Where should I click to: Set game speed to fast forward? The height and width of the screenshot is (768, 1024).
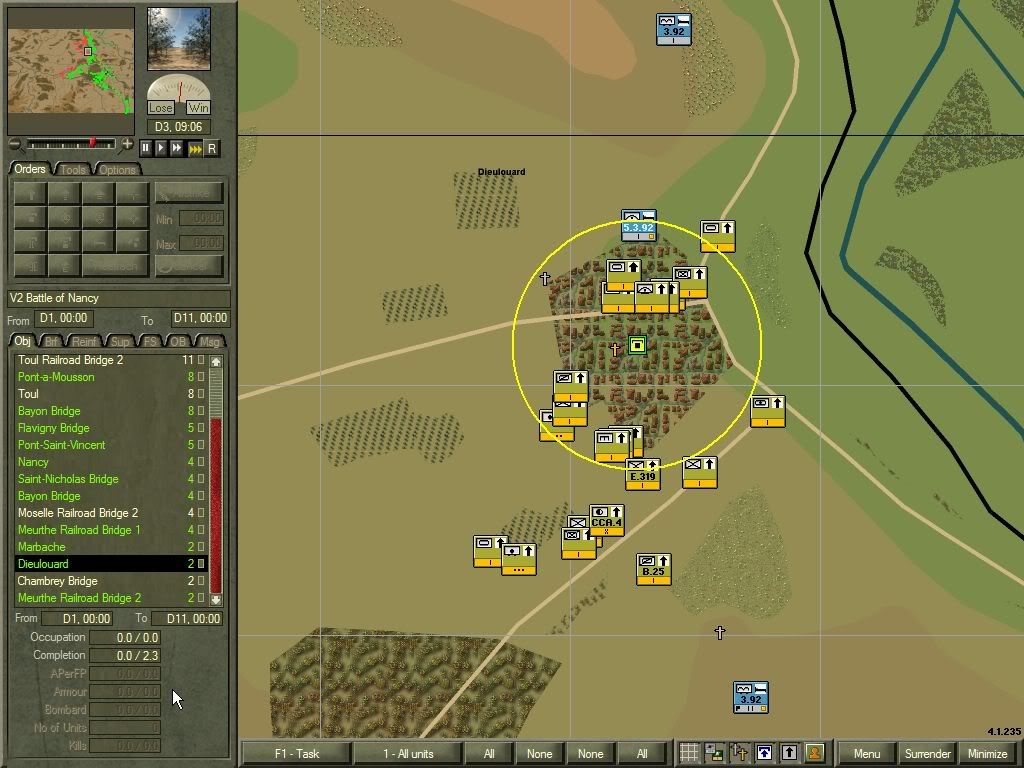177,148
